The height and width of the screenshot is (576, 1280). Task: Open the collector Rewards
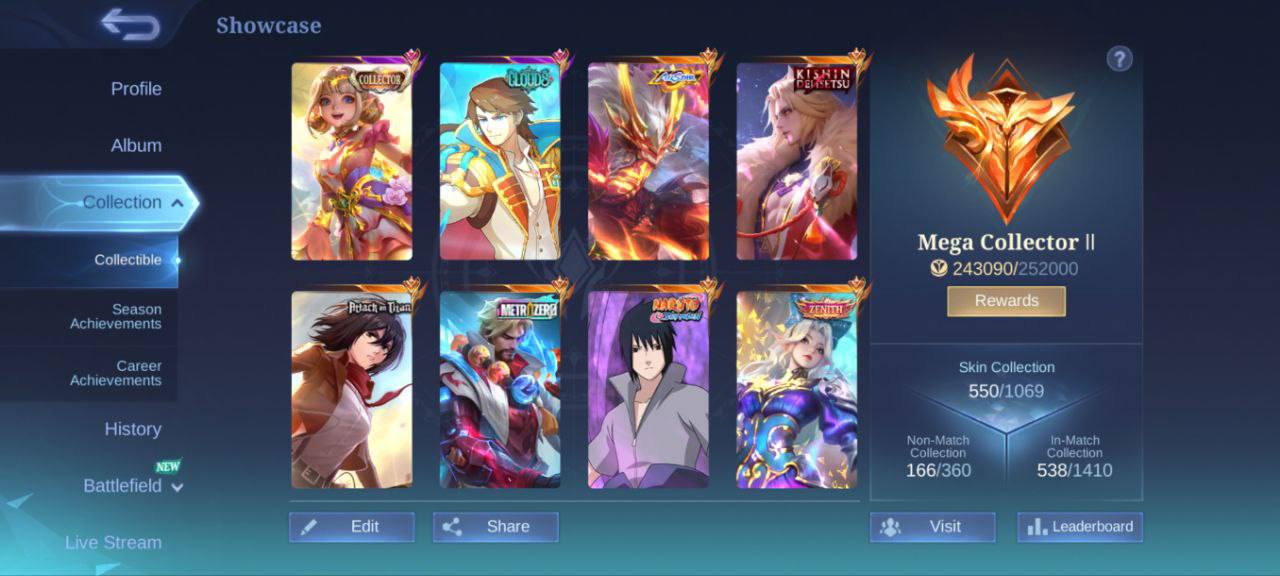1006,301
